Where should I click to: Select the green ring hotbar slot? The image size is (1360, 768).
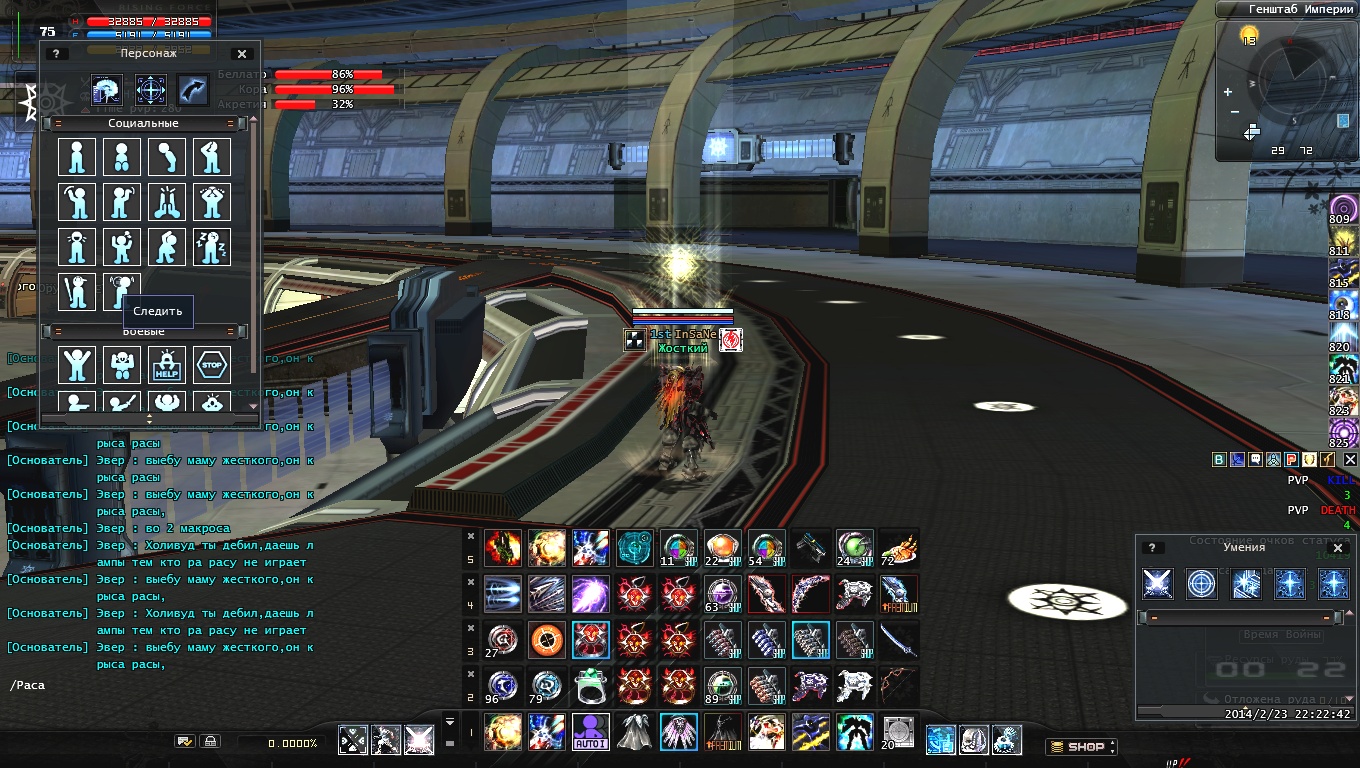click(x=591, y=686)
